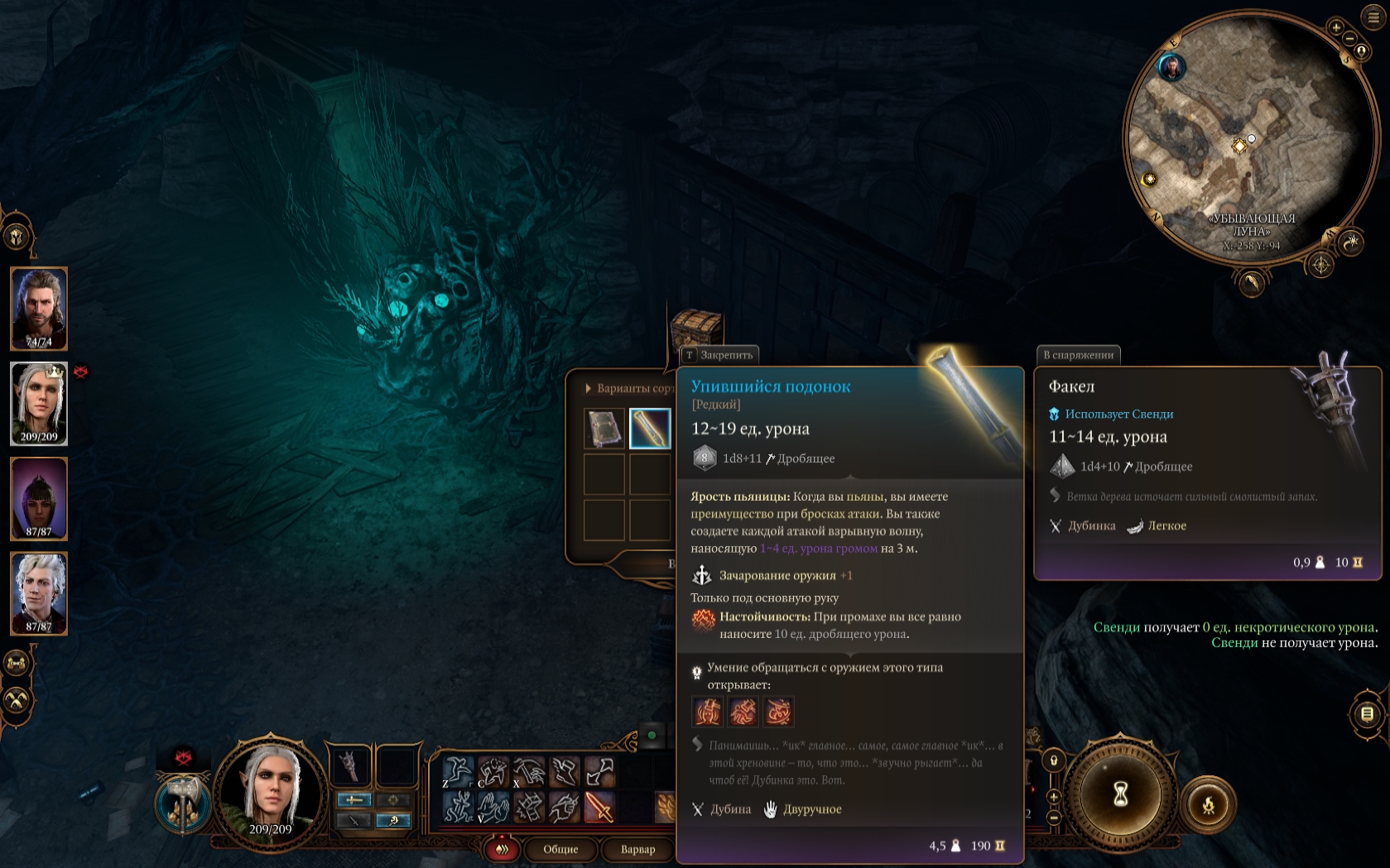Screen dimensions: 1390x868
Task: Open the circular minimap
Action: click(x=1250, y=141)
